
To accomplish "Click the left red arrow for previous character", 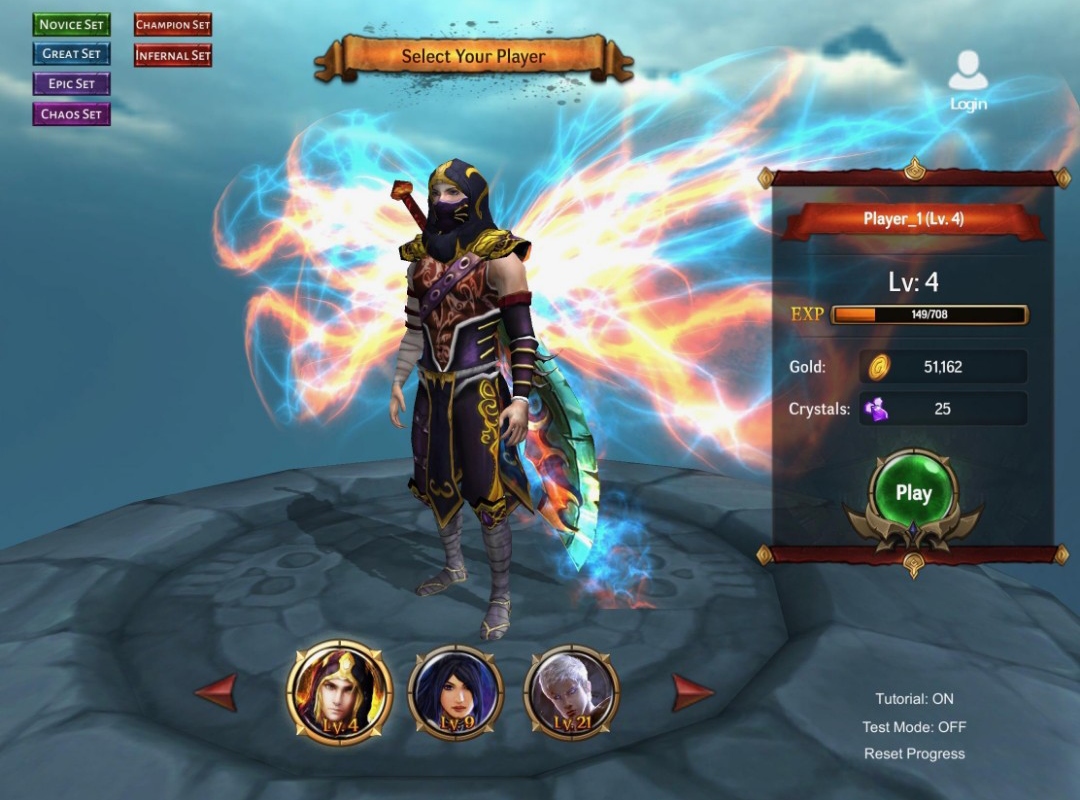I will [216, 692].
